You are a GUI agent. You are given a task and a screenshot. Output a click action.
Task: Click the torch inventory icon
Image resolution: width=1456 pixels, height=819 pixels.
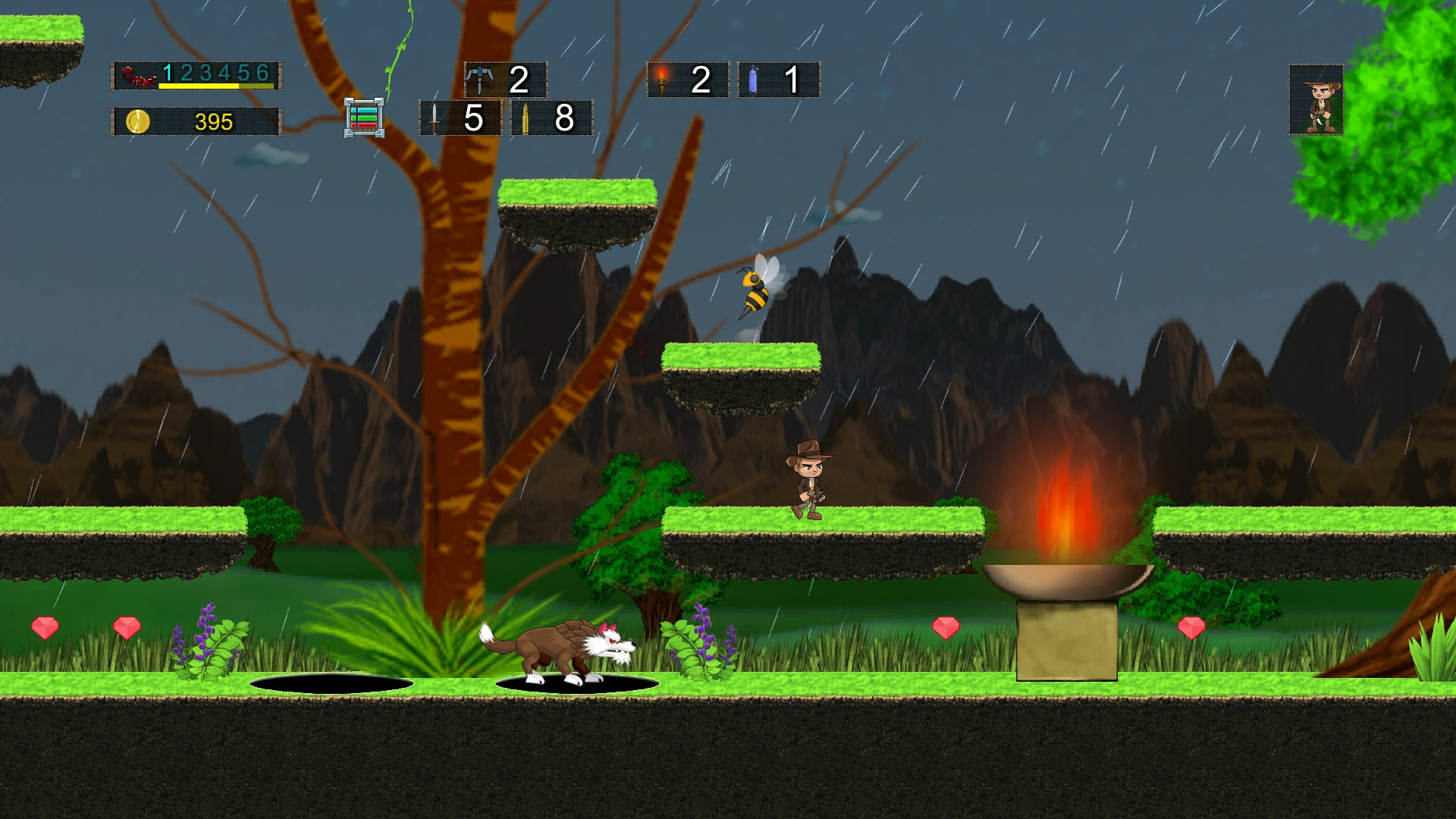[663, 78]
